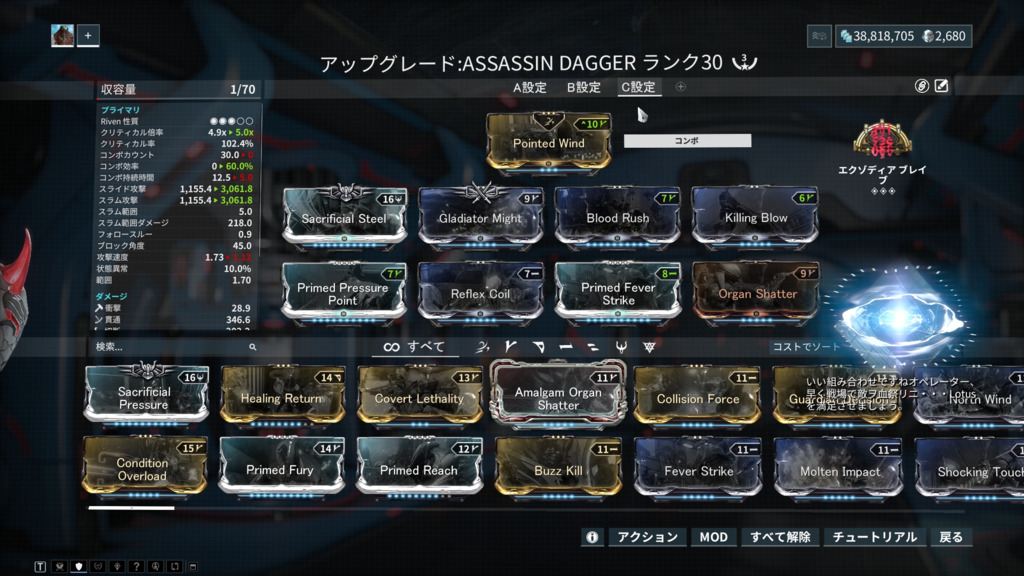Choose the equipped Reflex Coil mod
Image resolution: width=1024 pixels, height=576 pixels.
(480, 291)
